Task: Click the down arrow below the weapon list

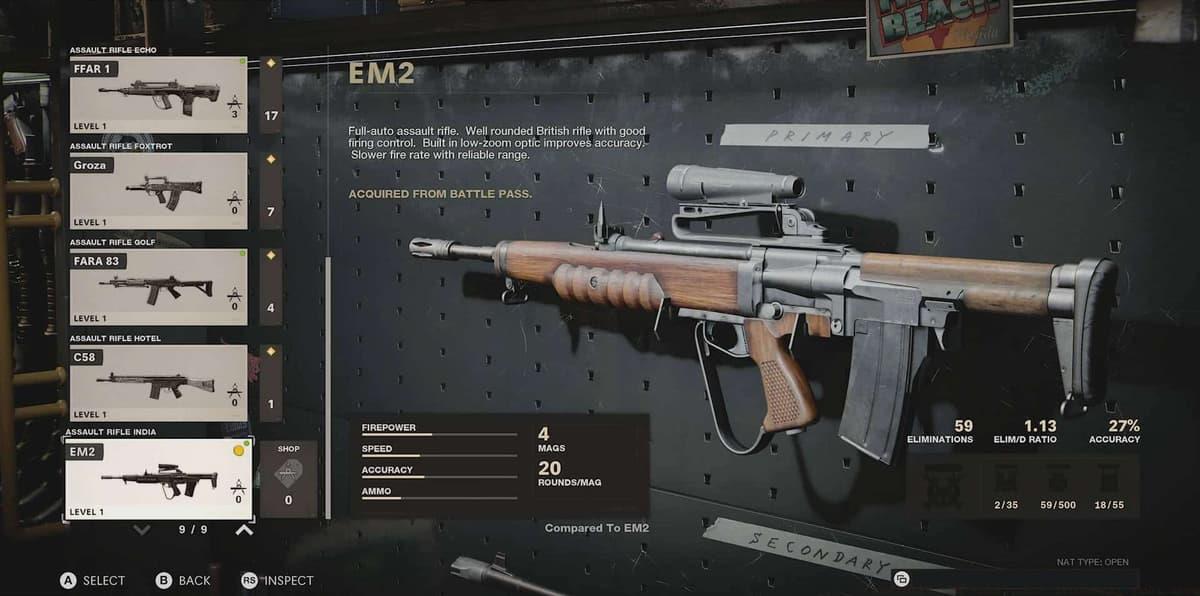Action: (142, 530)
